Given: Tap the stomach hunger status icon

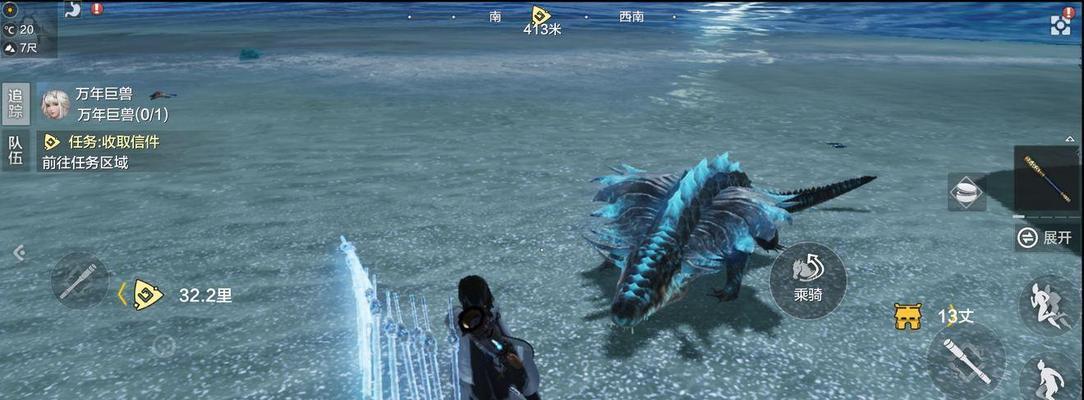Looking at the screenshot, I should [x=73, y=9].
